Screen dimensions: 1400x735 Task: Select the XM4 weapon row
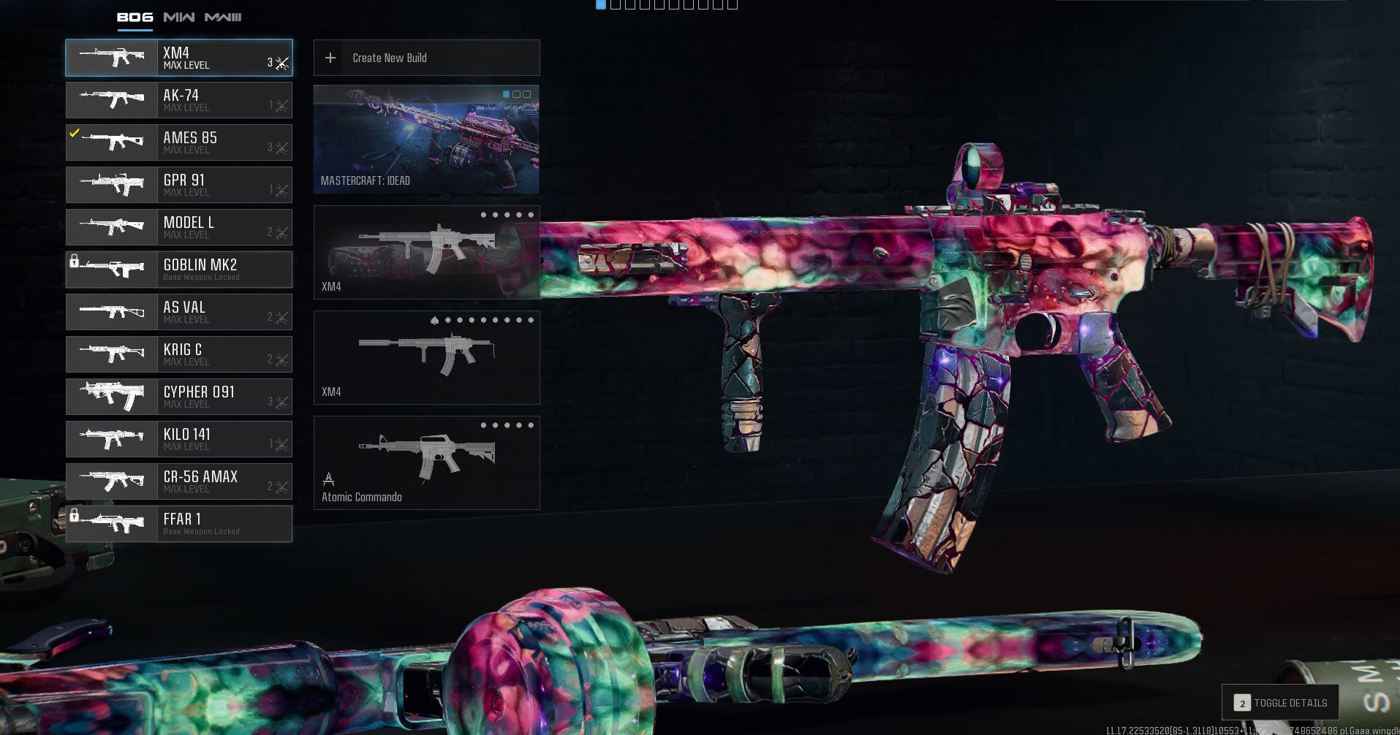tap(179, 58)
